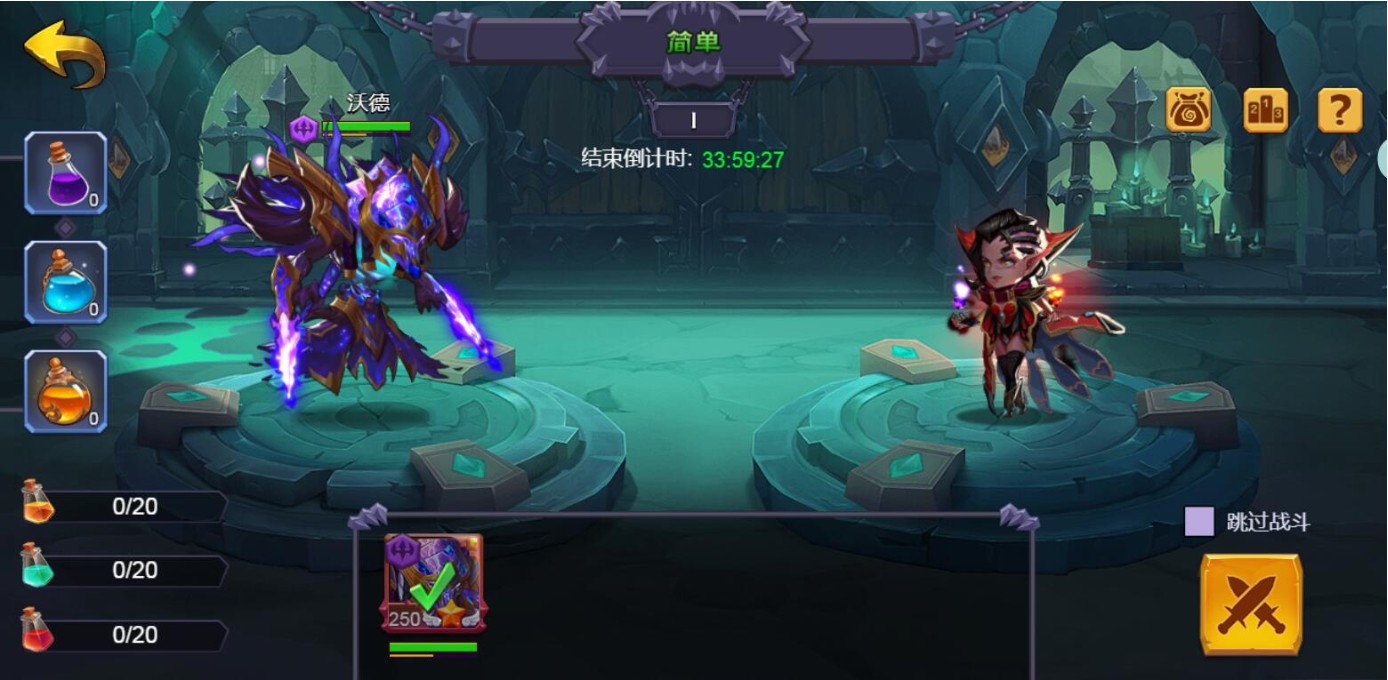Select the level 250 hero portrait
1388x680 pixels.
(x=434, y=583)
